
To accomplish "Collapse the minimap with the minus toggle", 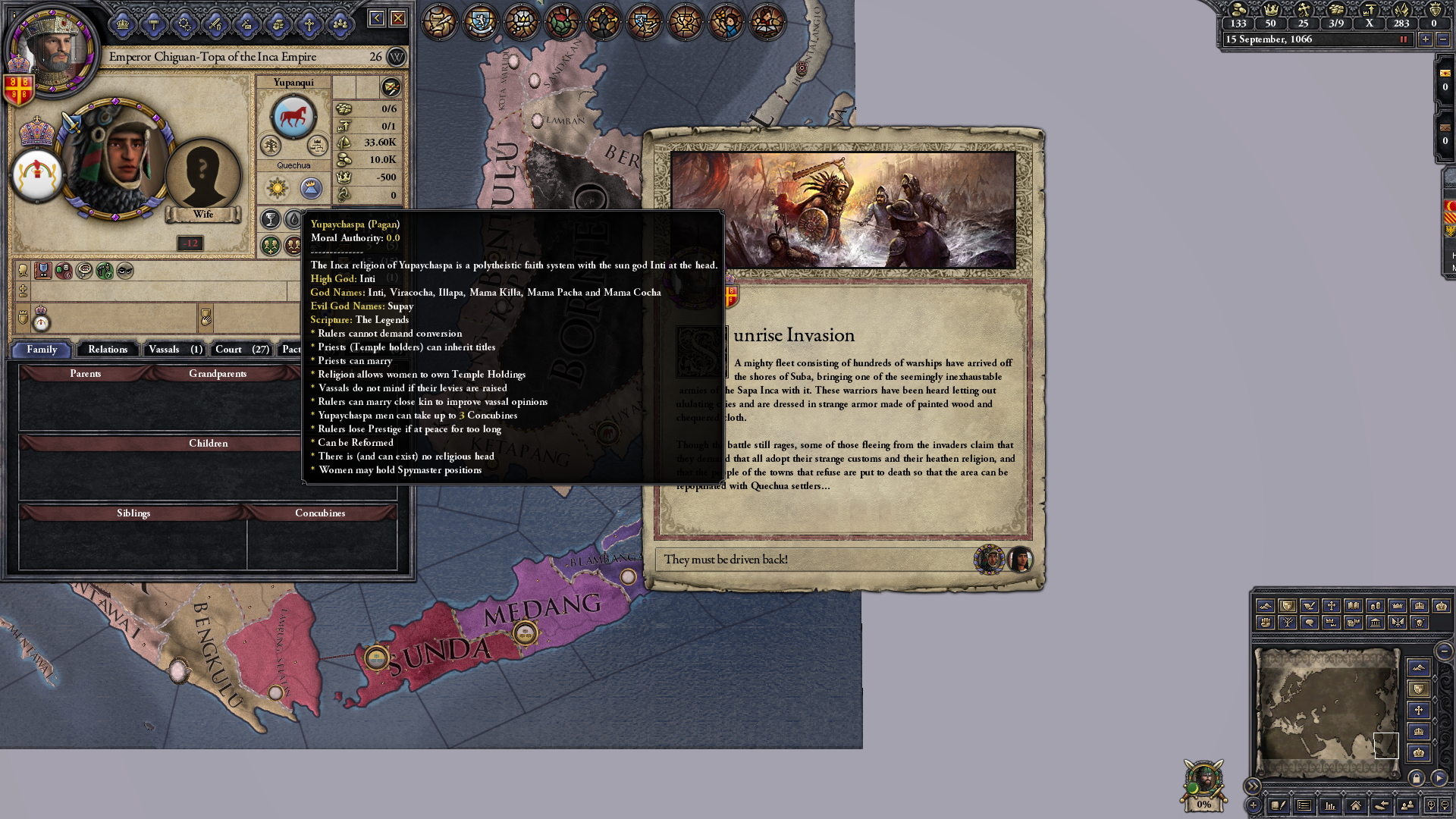I will [1444, 651].
